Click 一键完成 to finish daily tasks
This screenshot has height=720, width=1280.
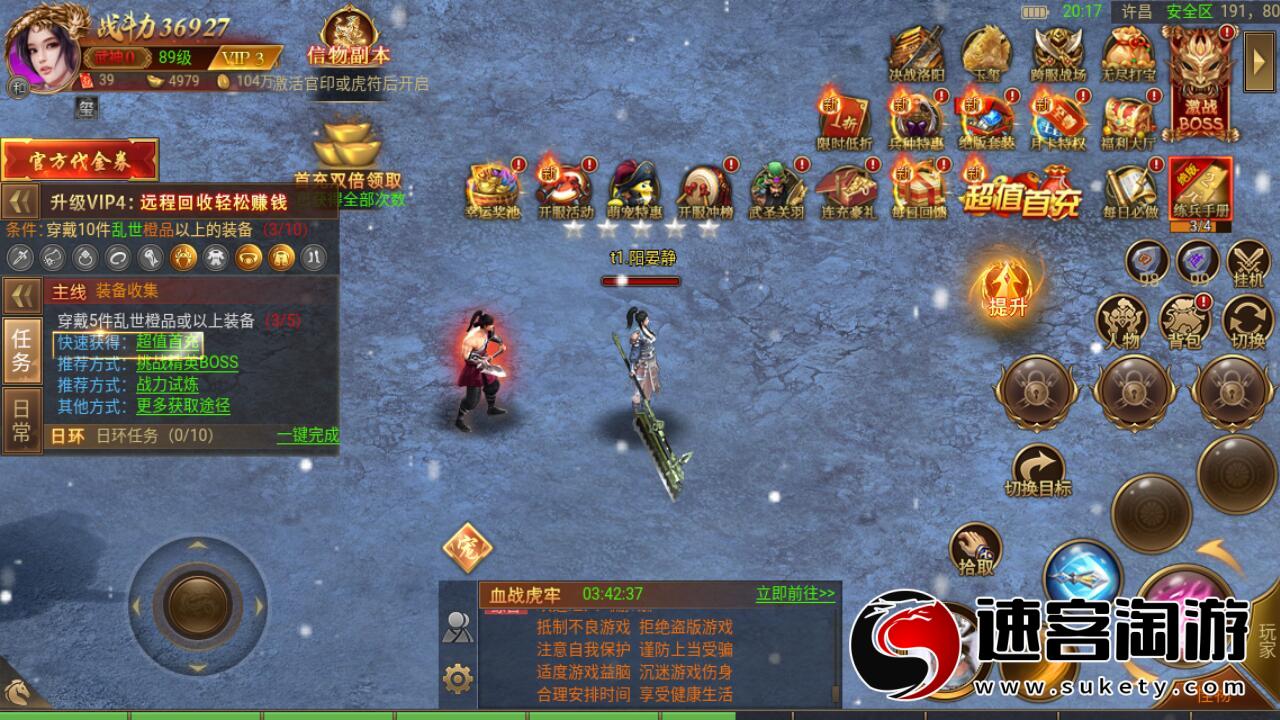pos(308,436)
